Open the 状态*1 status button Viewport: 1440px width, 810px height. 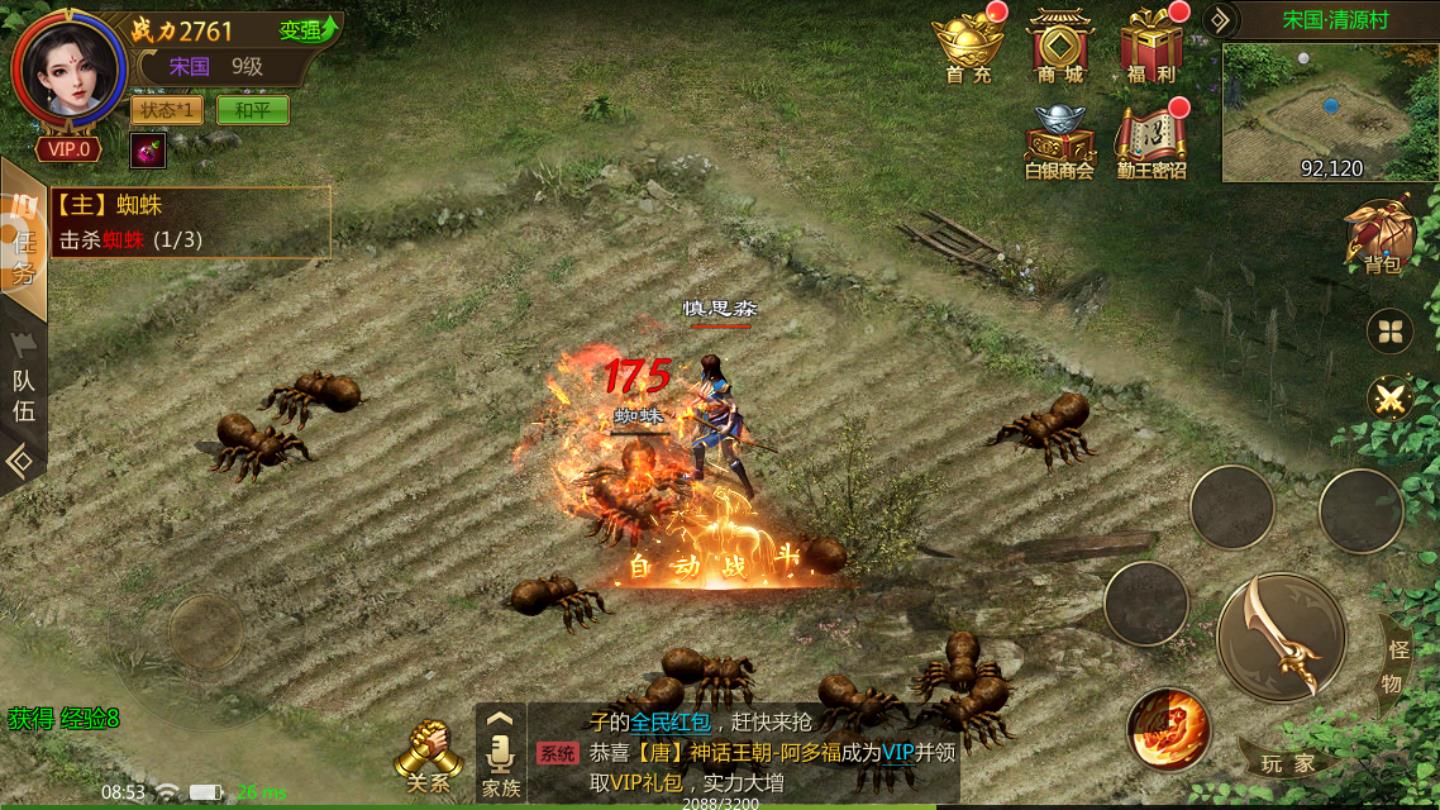(167, 110)
